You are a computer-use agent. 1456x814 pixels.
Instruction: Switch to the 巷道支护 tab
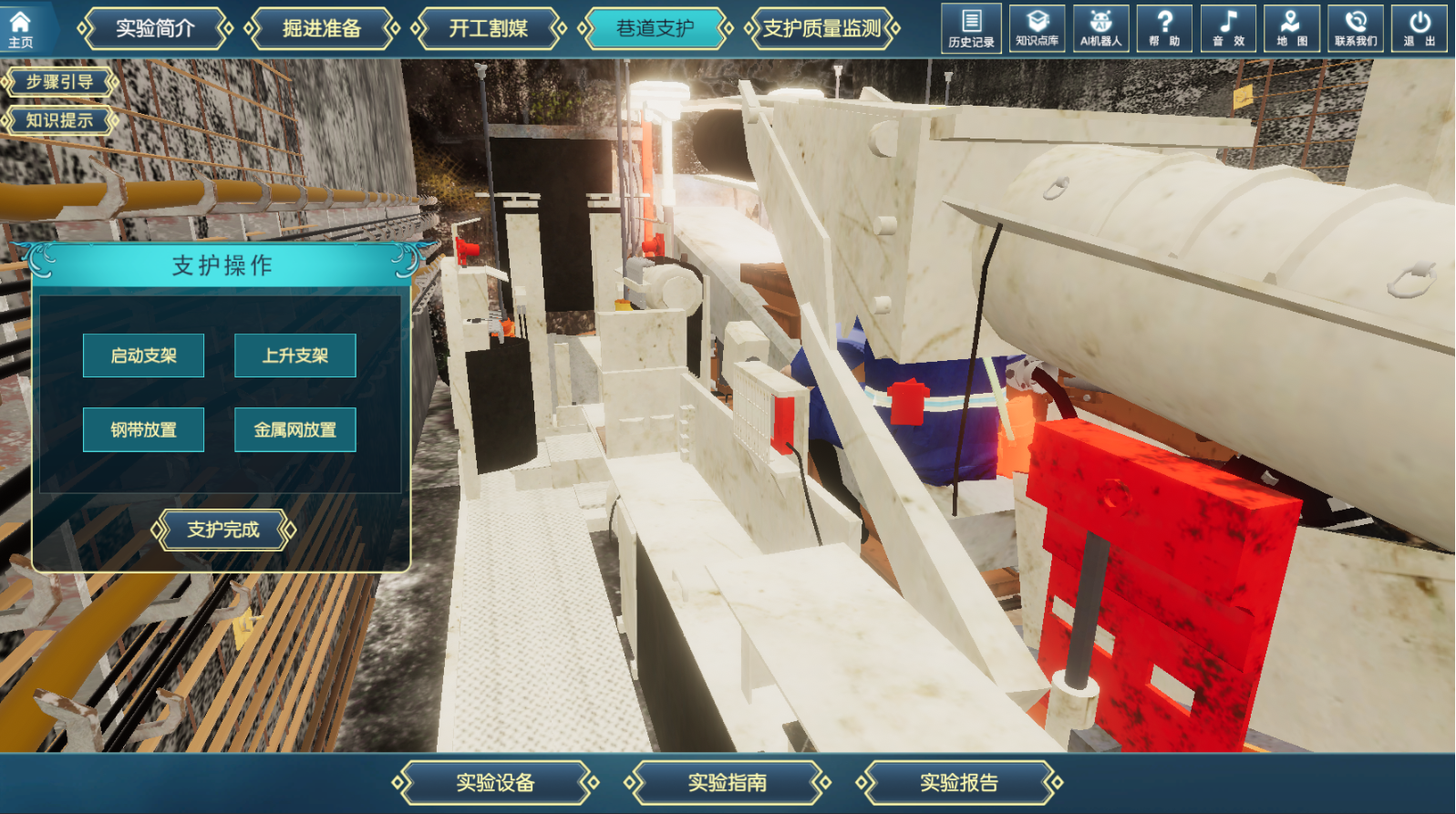point(655,29)
